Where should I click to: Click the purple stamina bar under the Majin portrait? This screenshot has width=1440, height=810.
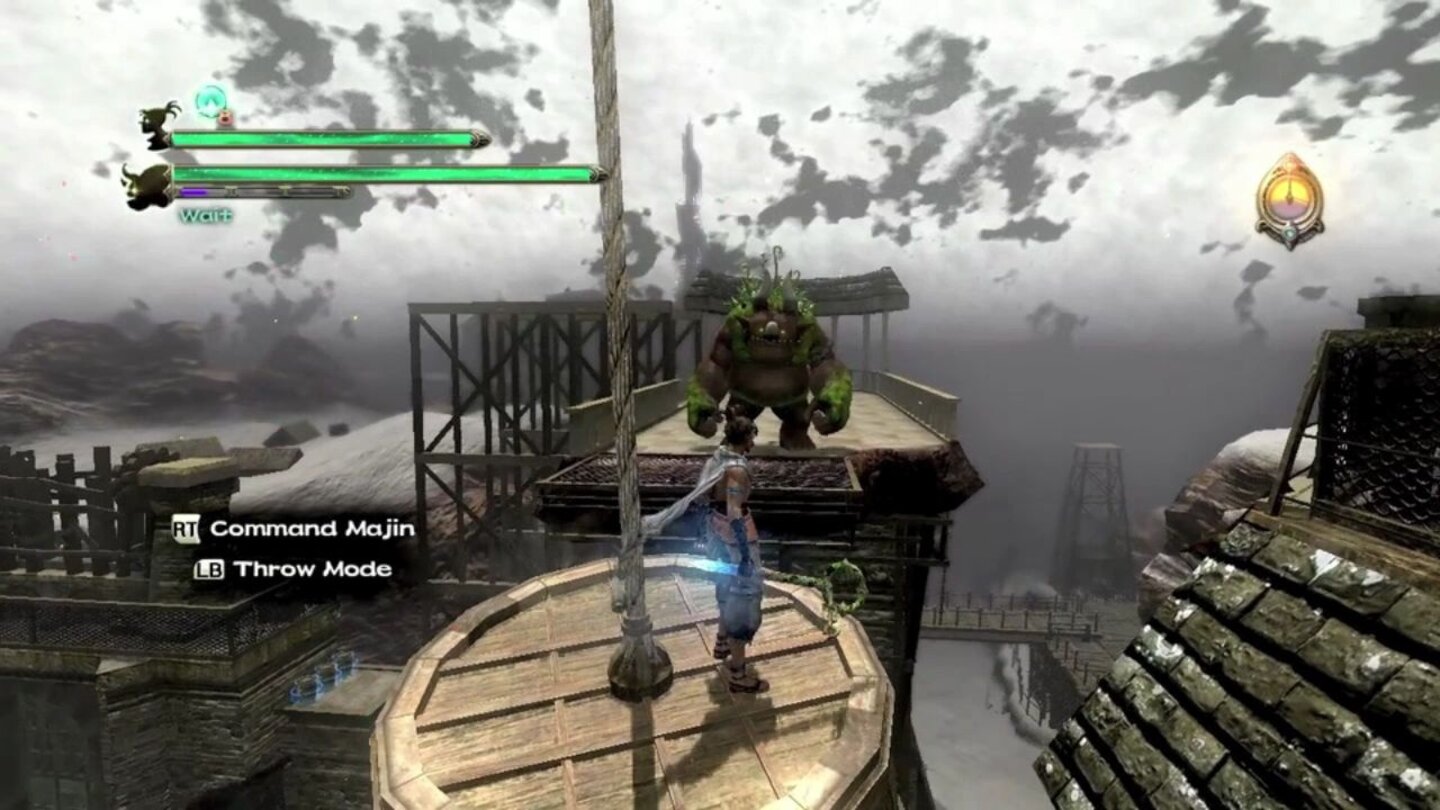[x=193, y=192]
